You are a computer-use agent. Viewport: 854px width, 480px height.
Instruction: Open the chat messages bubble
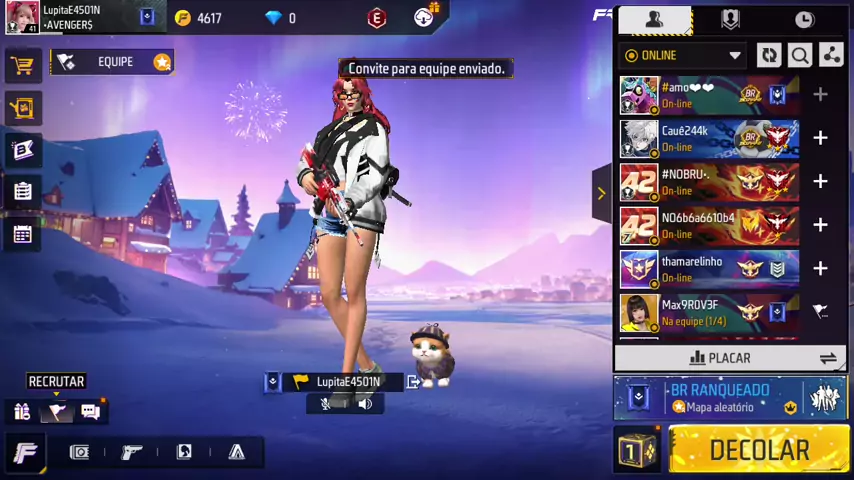pyautogui.click(x=90, y=411)
